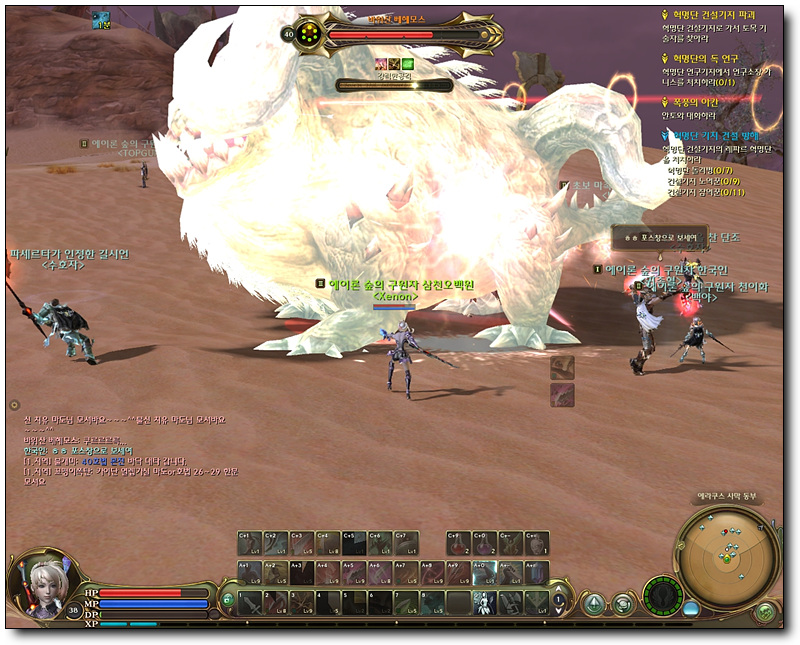Image resolution: width=800 pixels, height=645 pixels.
Task: Click the small buff icon at top-left
Action: pos(102,19)
